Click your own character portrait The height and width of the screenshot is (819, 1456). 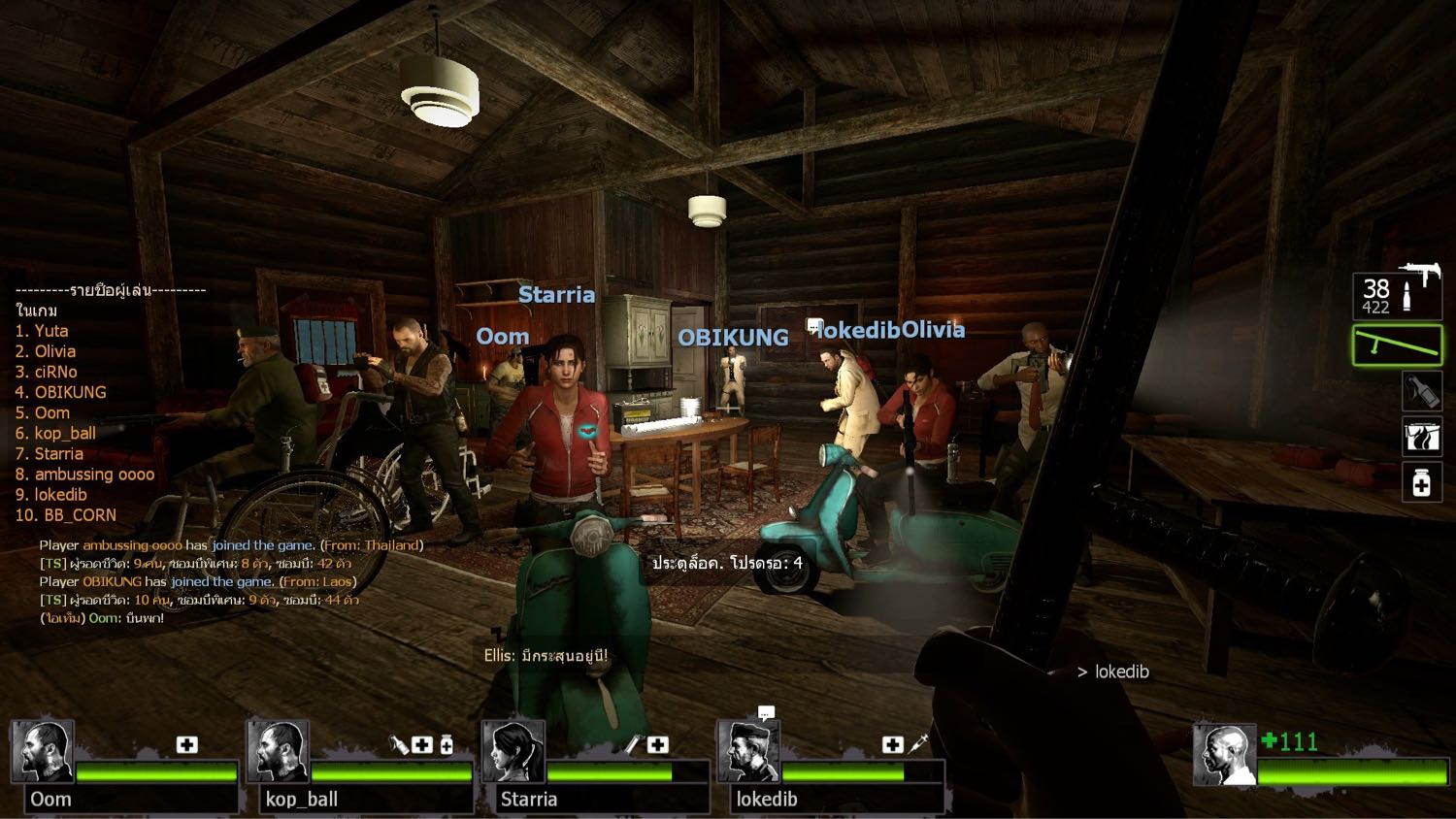click(x=1224, y=755)
